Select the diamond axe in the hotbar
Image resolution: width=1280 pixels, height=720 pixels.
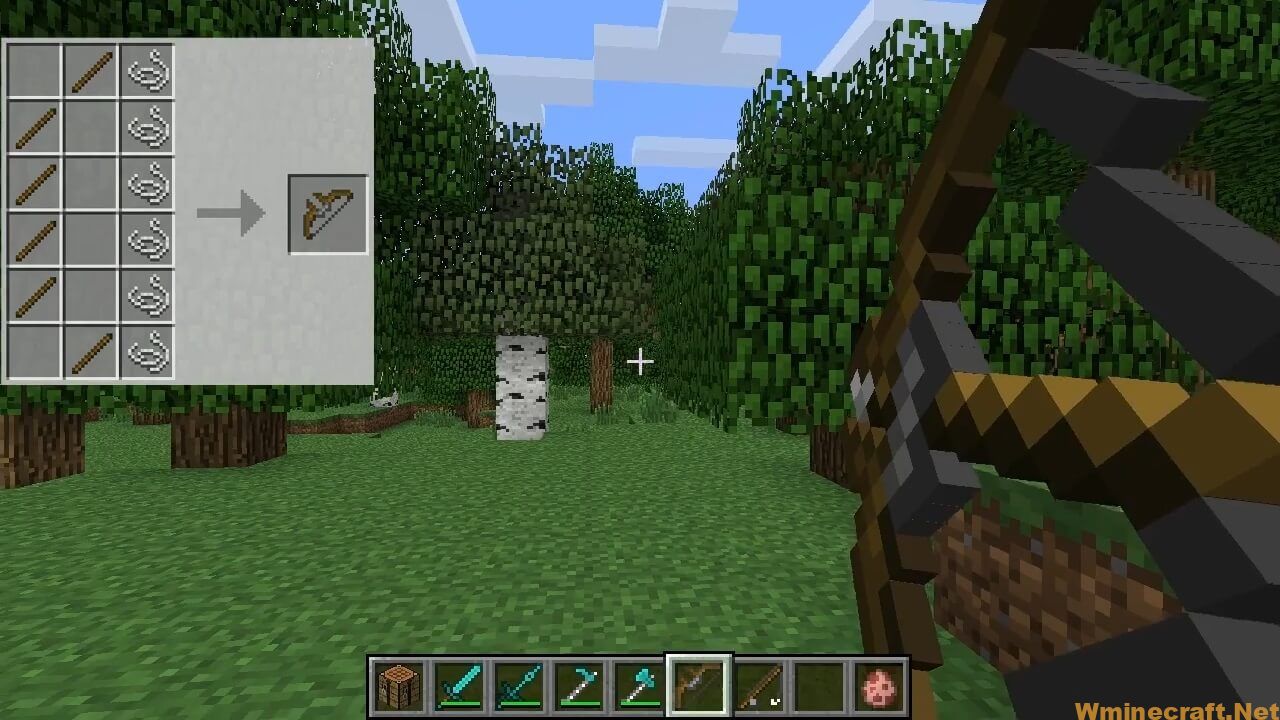click(638, 688)
